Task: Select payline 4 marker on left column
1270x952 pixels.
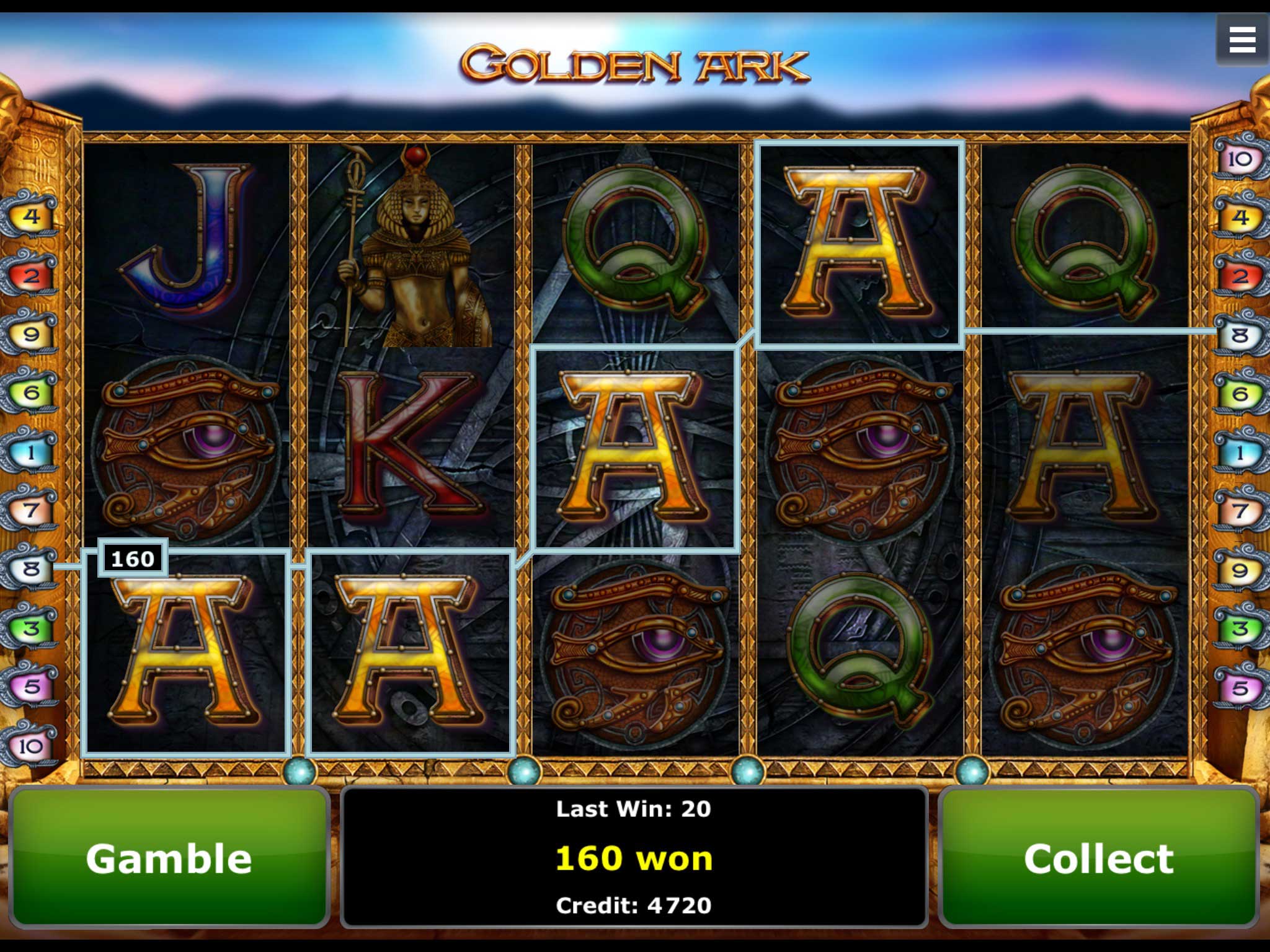Action: click(x=31, y=216)
